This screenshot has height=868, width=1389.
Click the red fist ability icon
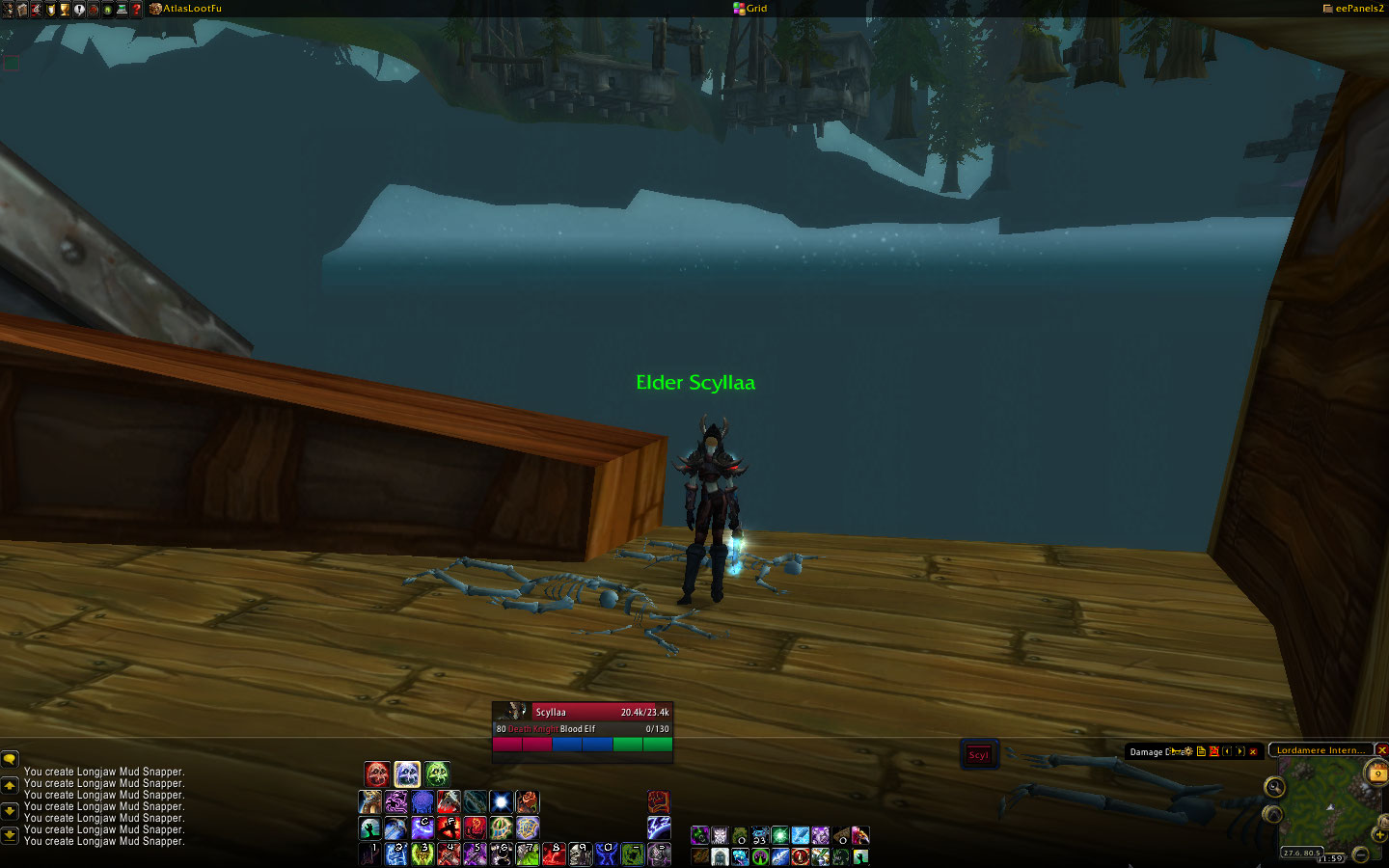click(x=658, y=801)
